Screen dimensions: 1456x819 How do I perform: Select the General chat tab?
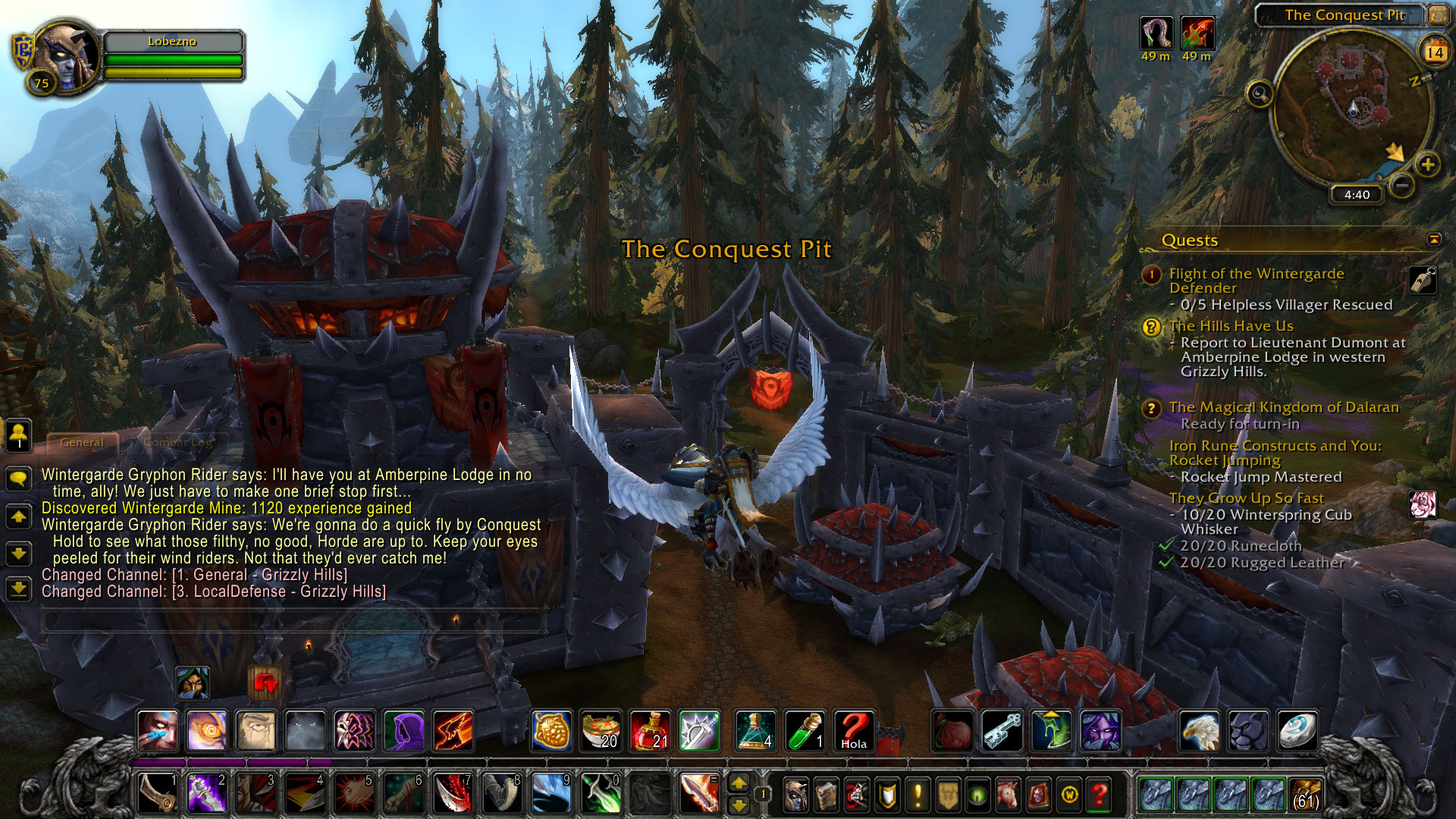(82, 442)
